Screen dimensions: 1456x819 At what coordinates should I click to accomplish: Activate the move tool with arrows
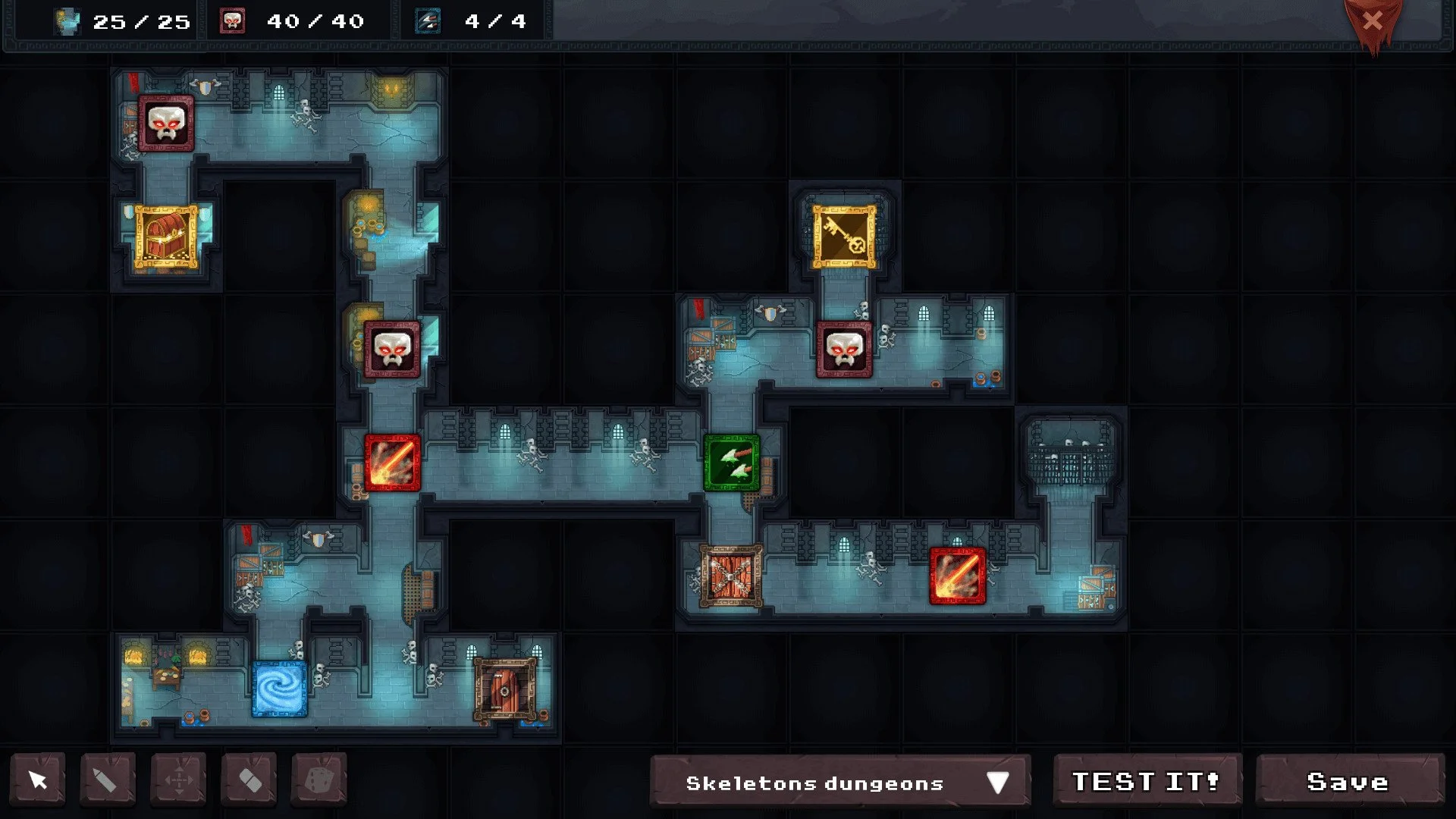(178, 780)
